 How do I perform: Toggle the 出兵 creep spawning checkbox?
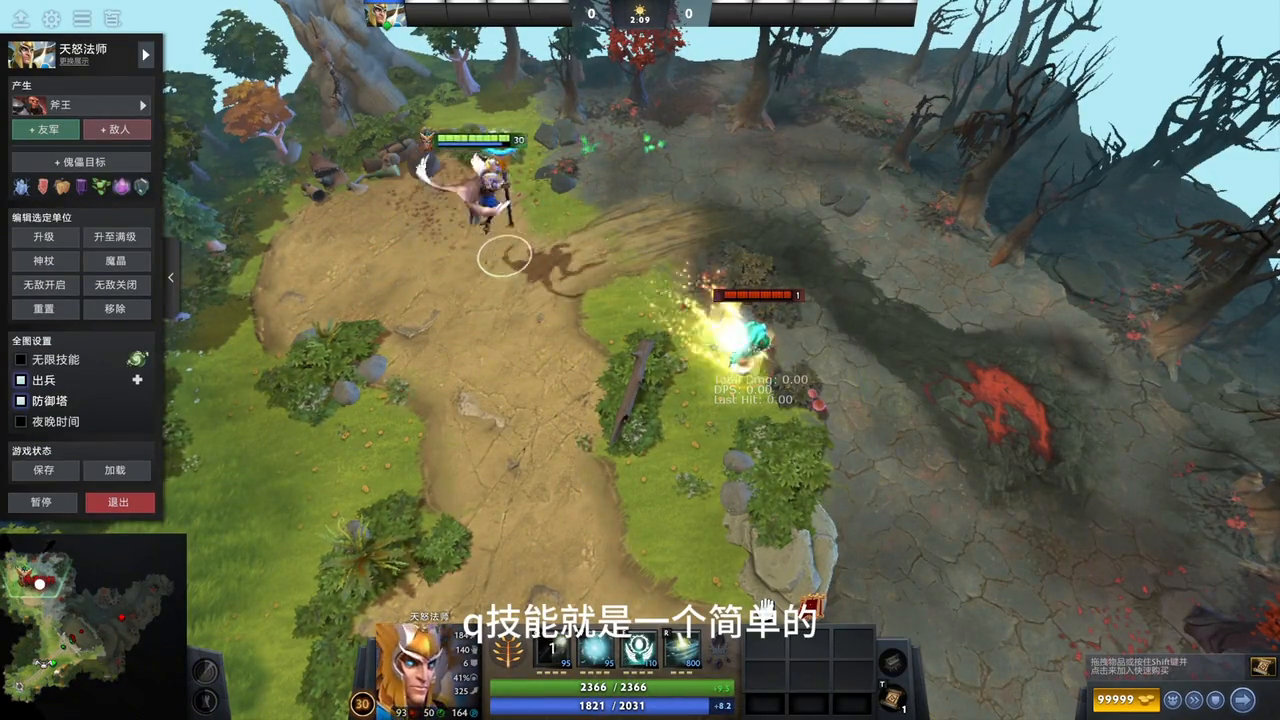point(21,381)
